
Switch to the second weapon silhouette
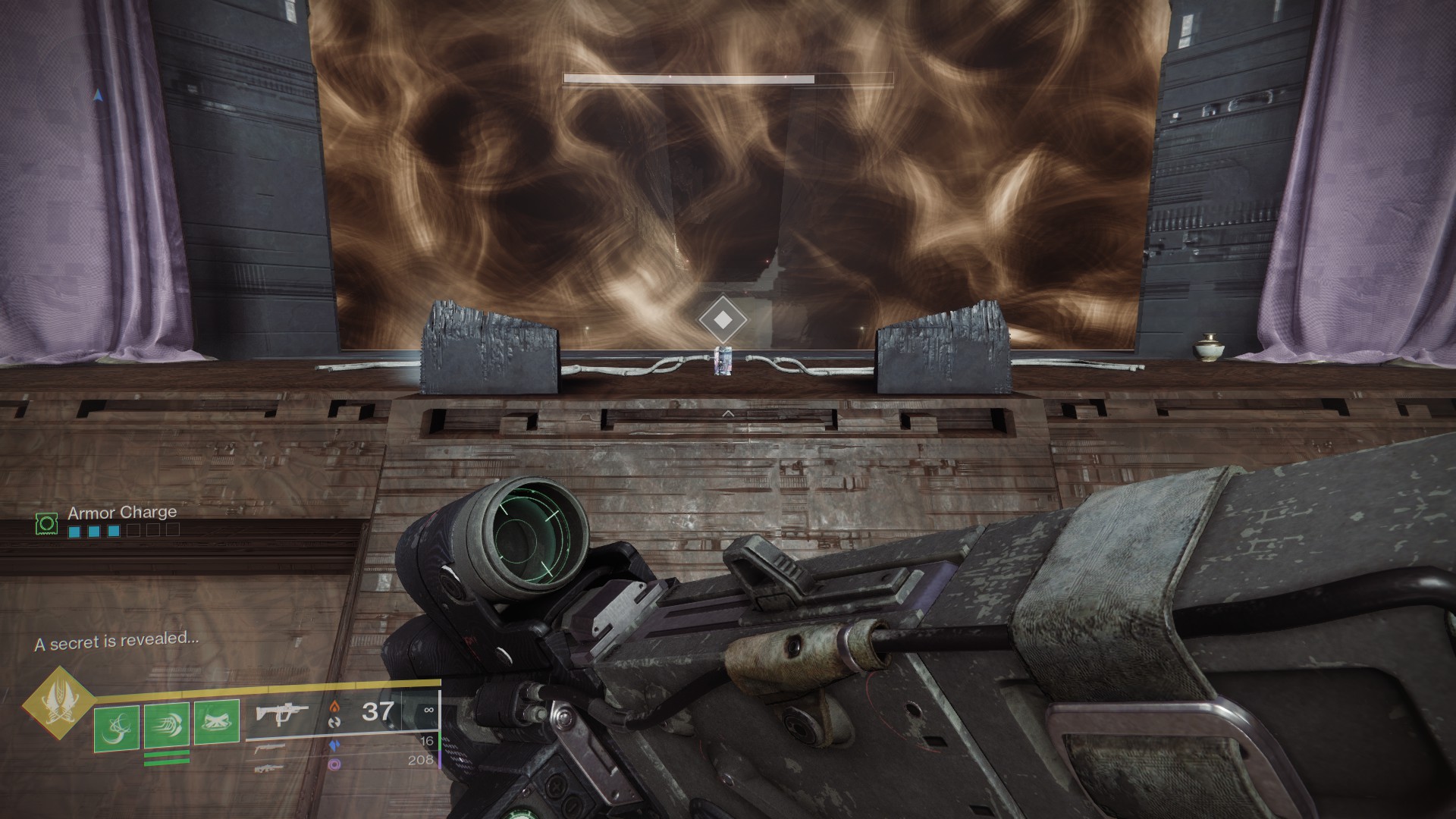(x=270, y=748)
